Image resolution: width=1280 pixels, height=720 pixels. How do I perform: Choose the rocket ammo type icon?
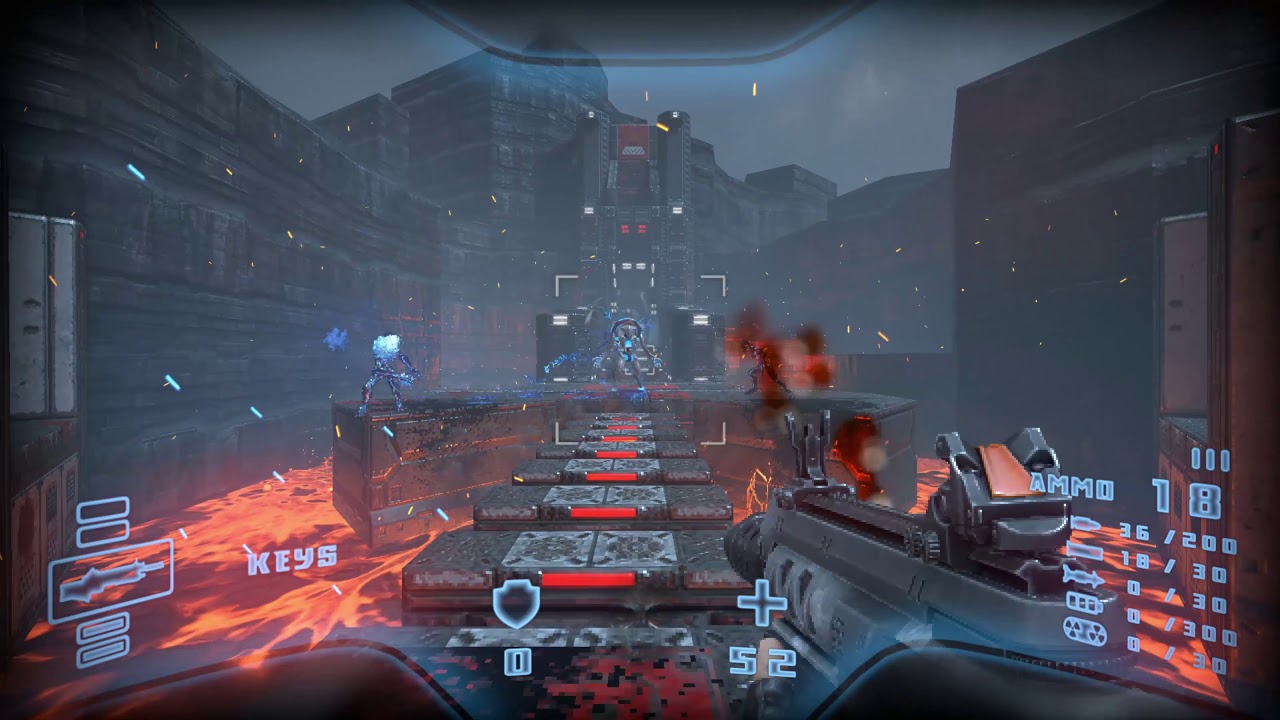(x=1084, y=576)
